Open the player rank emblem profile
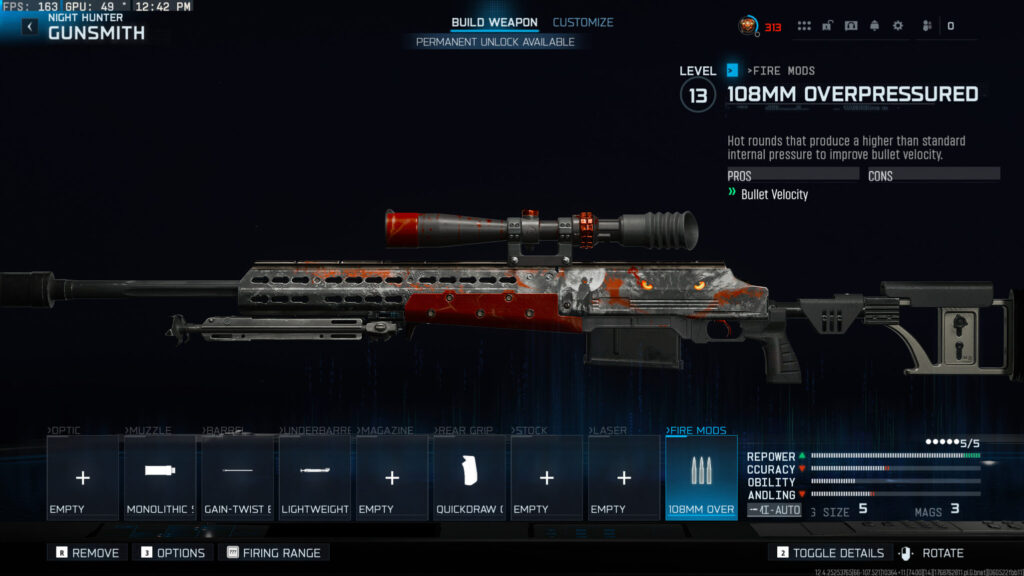 pyautogui.click(x=748, y=26)
